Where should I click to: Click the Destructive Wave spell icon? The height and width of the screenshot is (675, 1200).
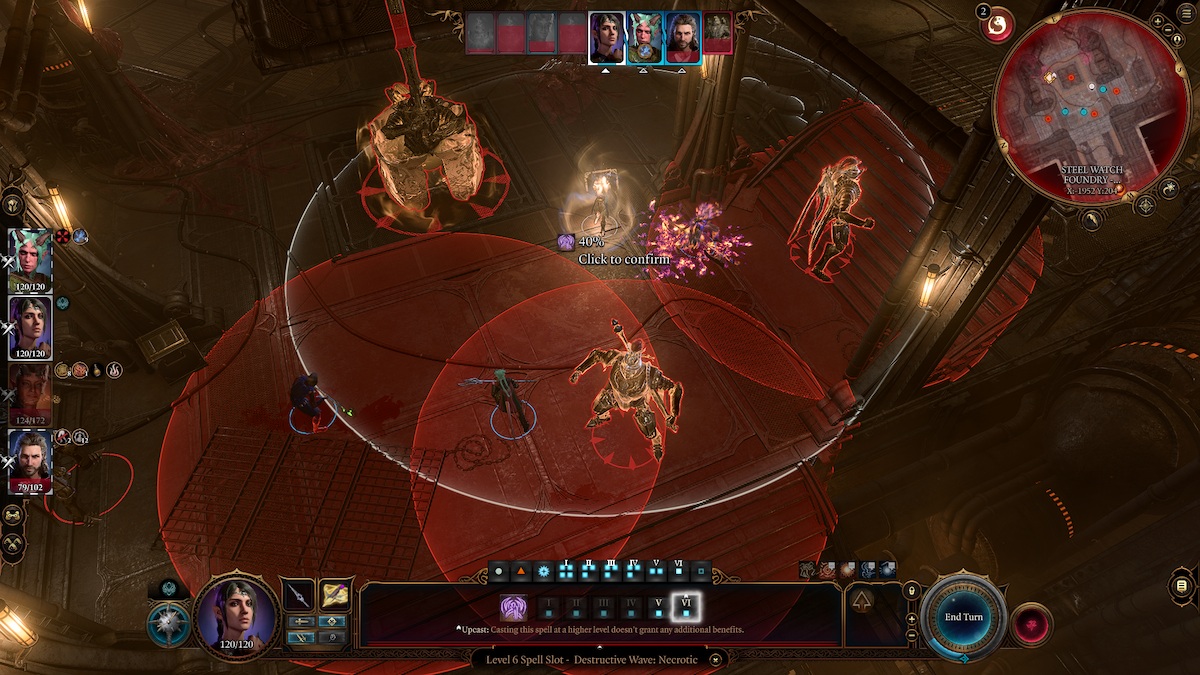tap(514, 607)
